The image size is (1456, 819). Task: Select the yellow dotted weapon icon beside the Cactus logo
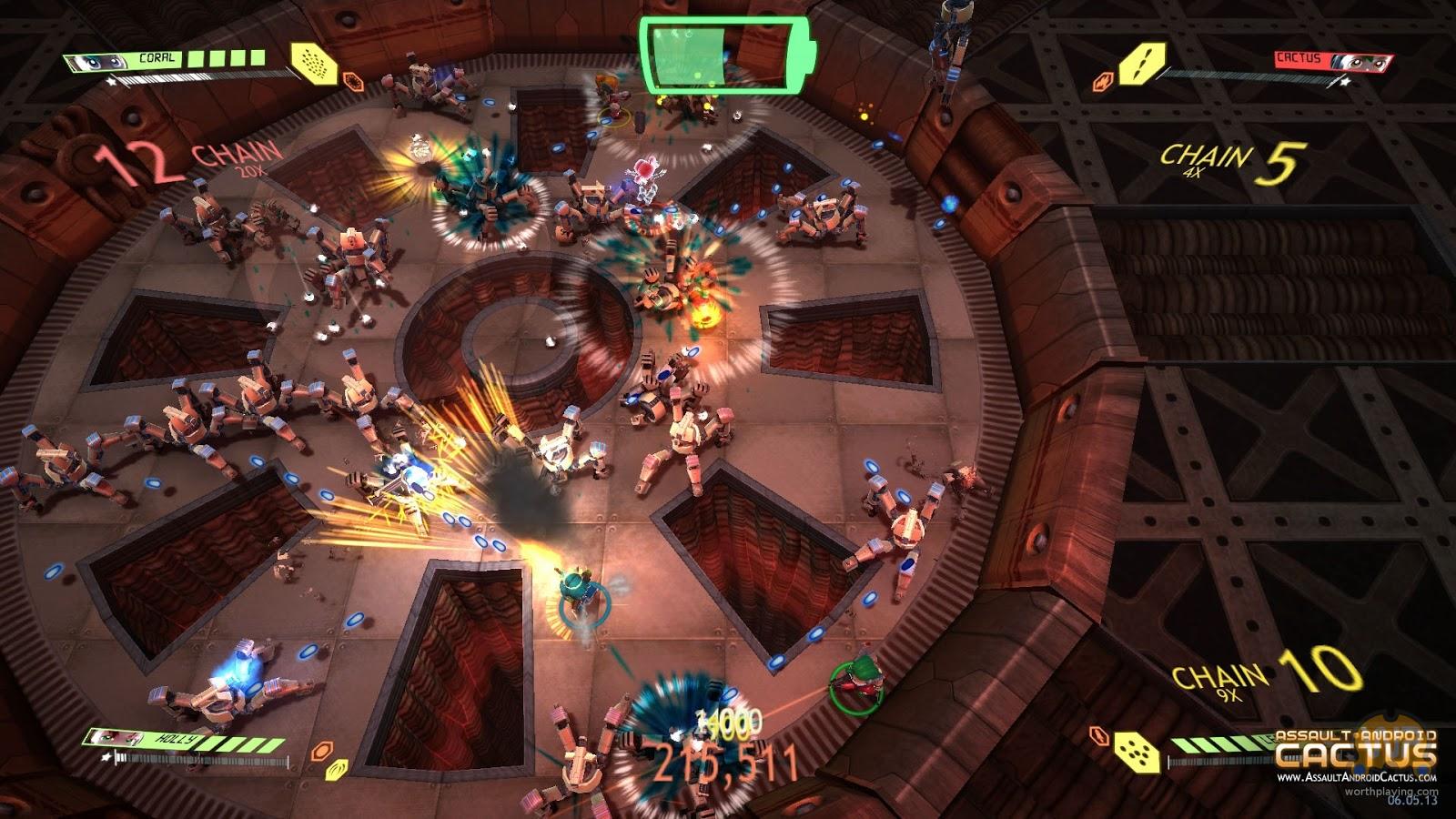click(x=1137, y=749)
